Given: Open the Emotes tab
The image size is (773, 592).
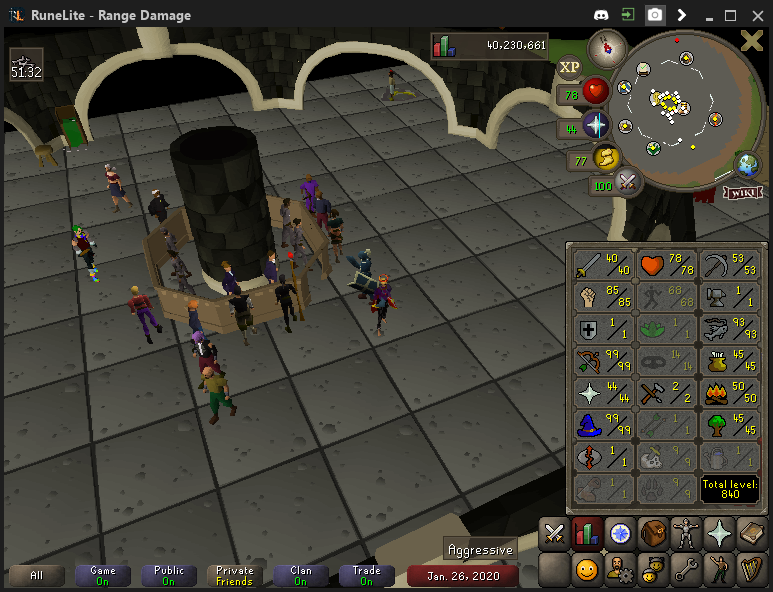Looking at the screenshot, I should [x=719, y=570].
